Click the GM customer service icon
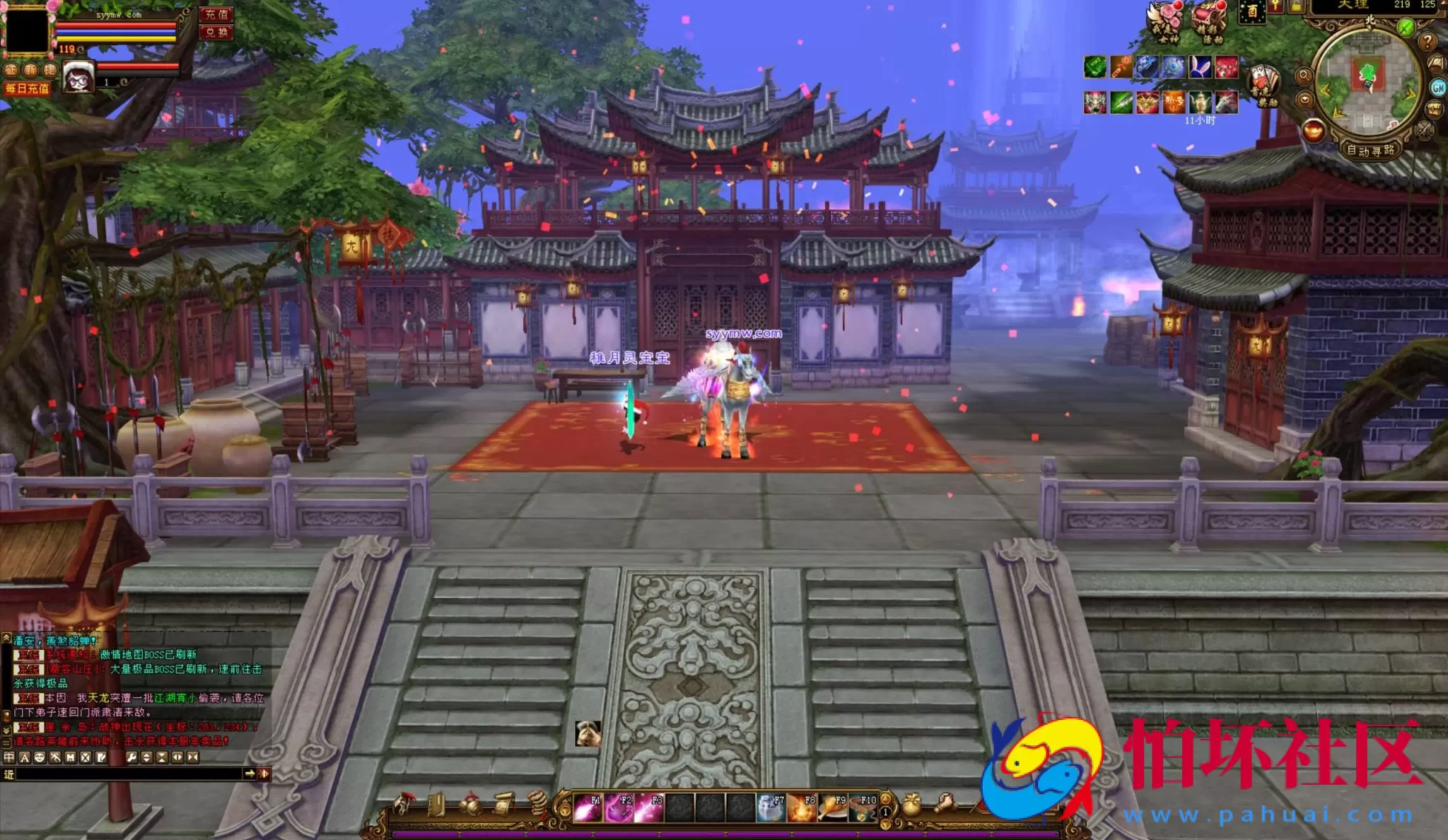 pyautogui.click(x=1438, y=86)
